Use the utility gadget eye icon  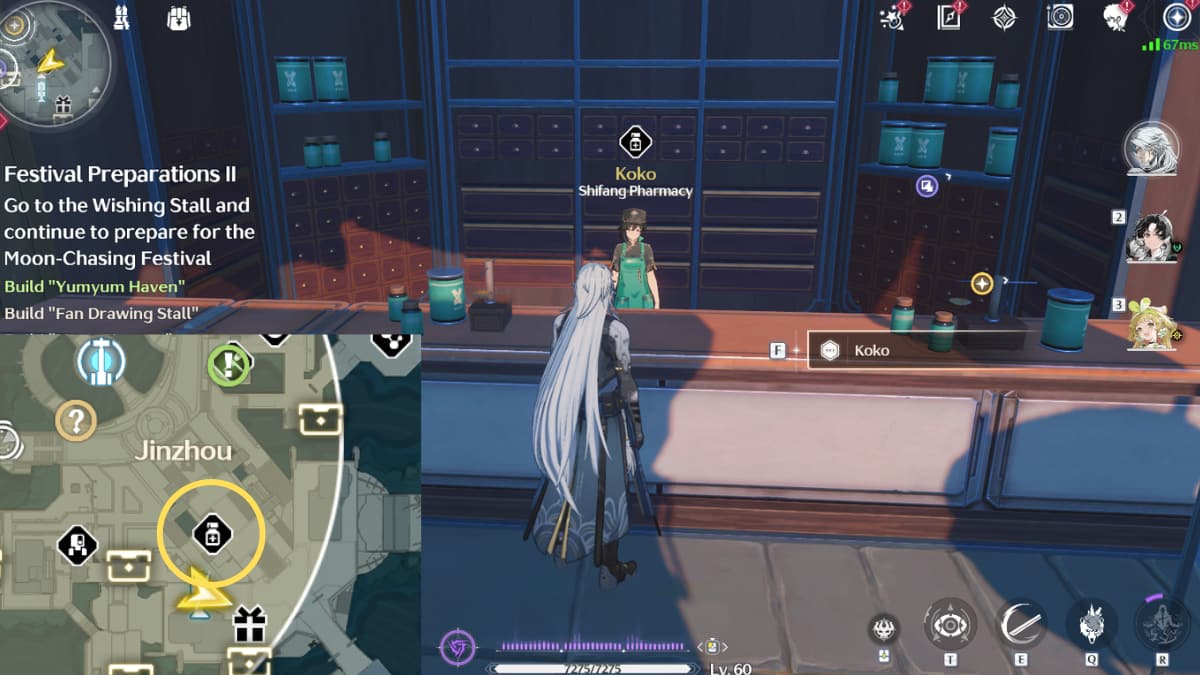pyautogui.click(x=949, y=625)
